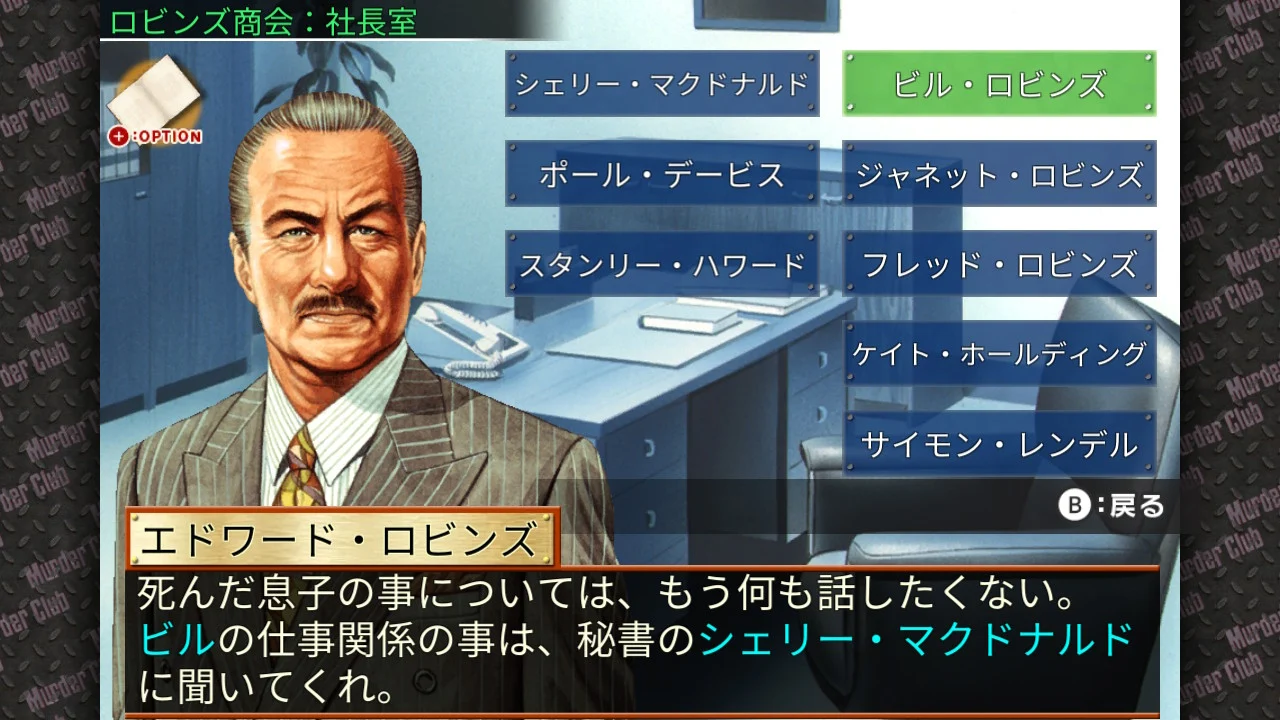The image size is (1280, 720).
Task: Select the ビル・ロビンズ topic button
Action: [x=1000, y=83]
